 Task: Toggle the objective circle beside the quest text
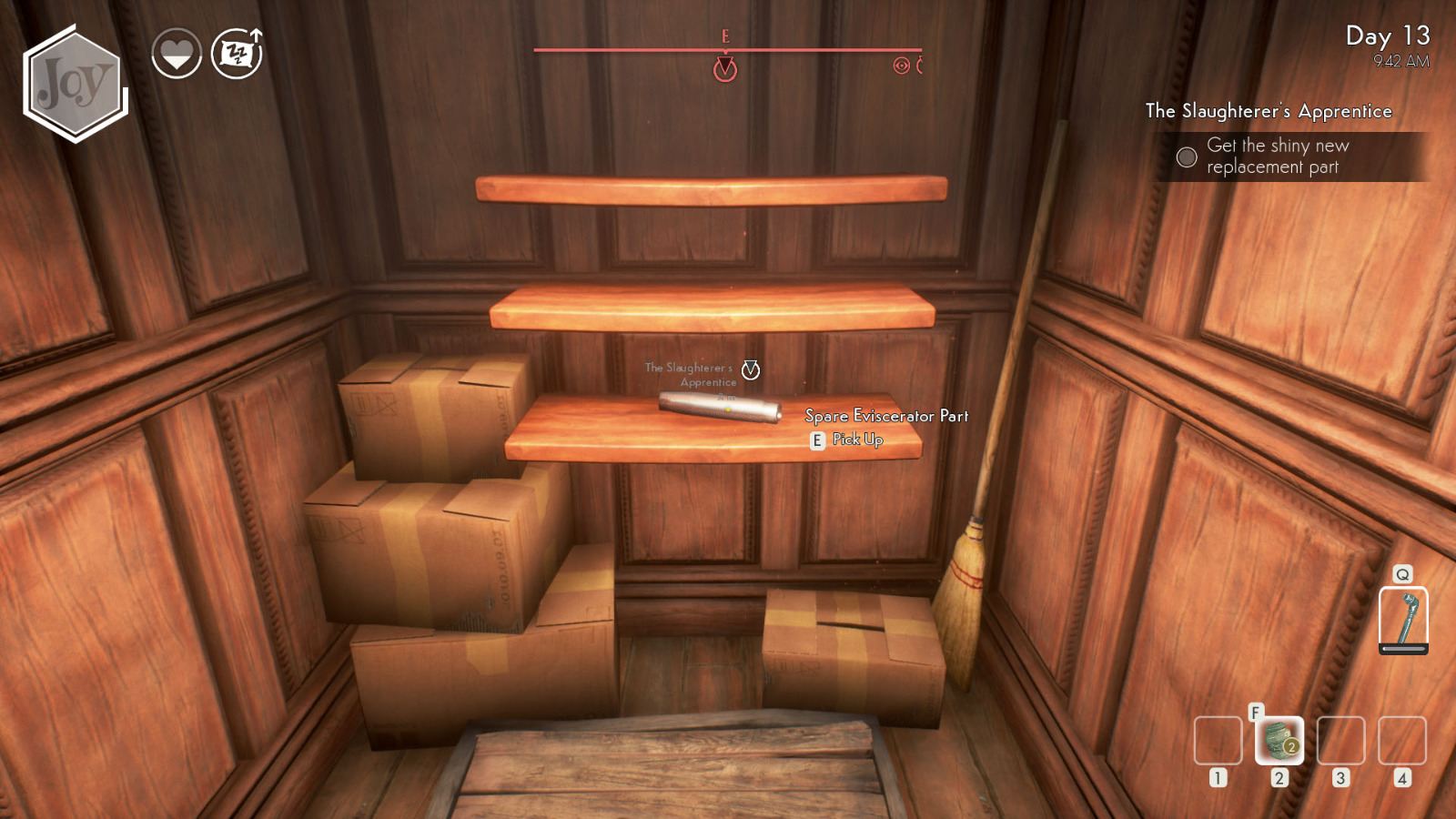[x=1186, y=157]
